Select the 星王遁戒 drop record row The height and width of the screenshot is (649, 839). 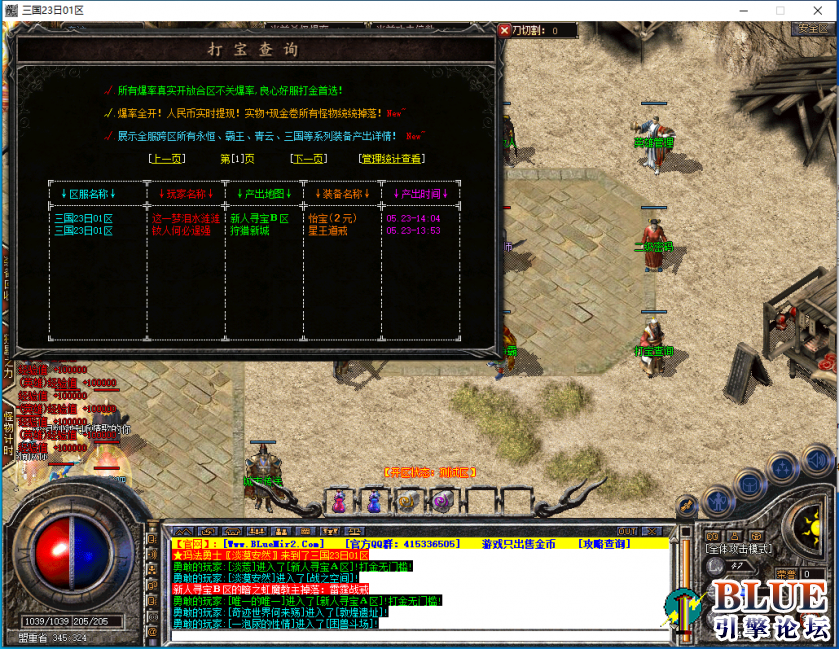click(x=327, y=230)
